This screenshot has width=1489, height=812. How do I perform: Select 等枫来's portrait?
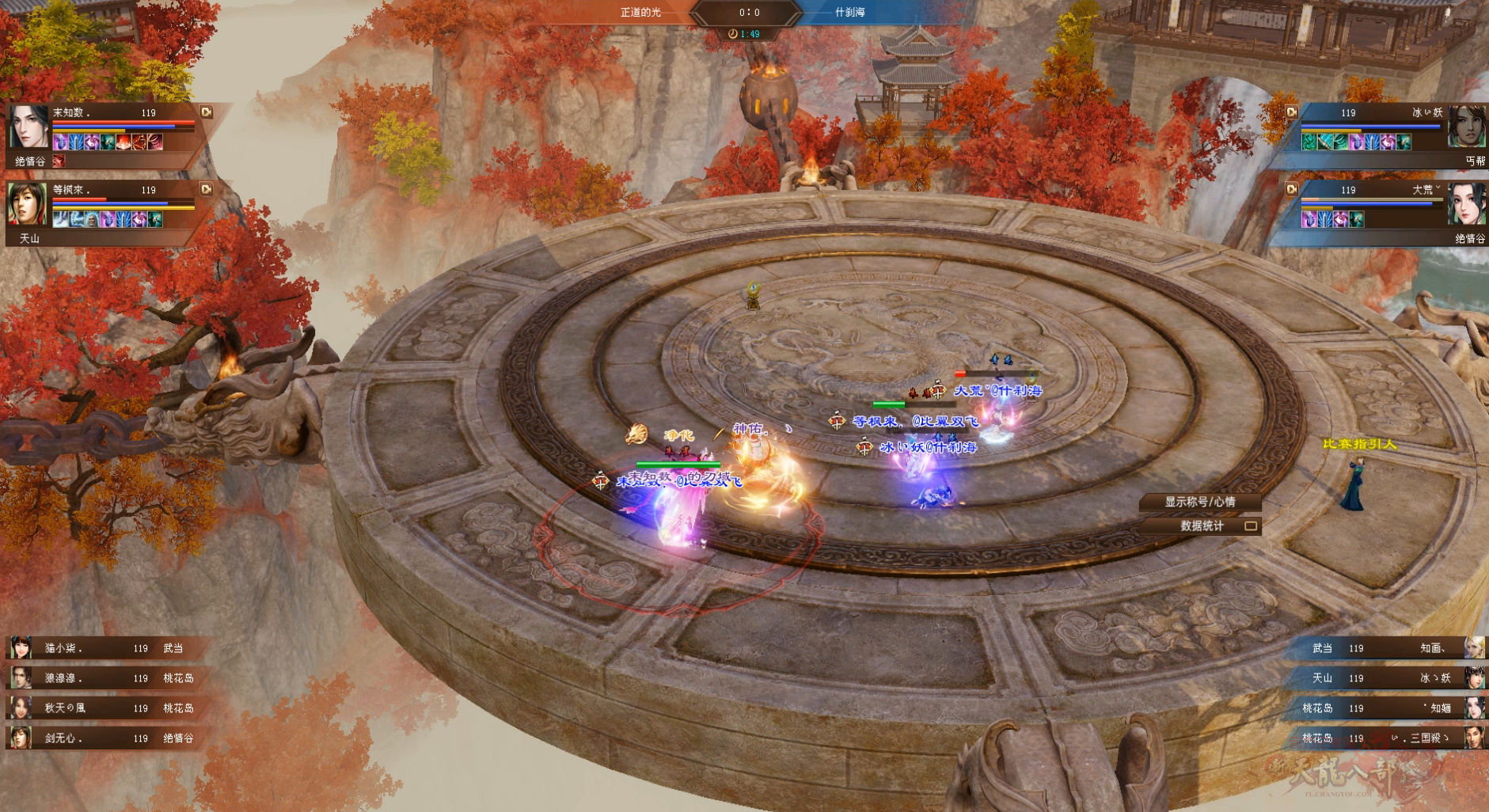coord(28,203)
